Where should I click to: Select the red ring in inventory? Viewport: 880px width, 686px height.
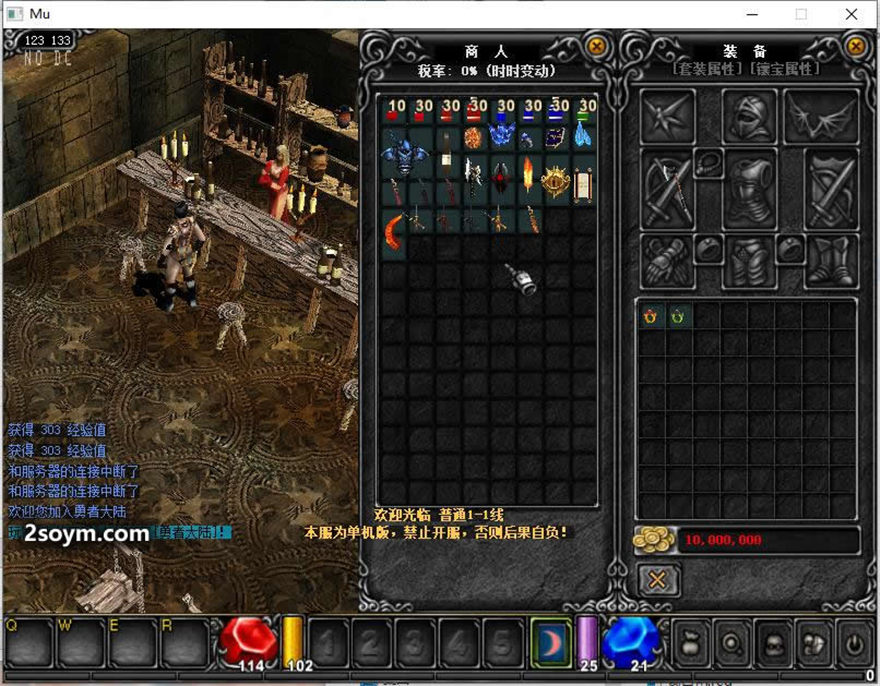(651, 316)
